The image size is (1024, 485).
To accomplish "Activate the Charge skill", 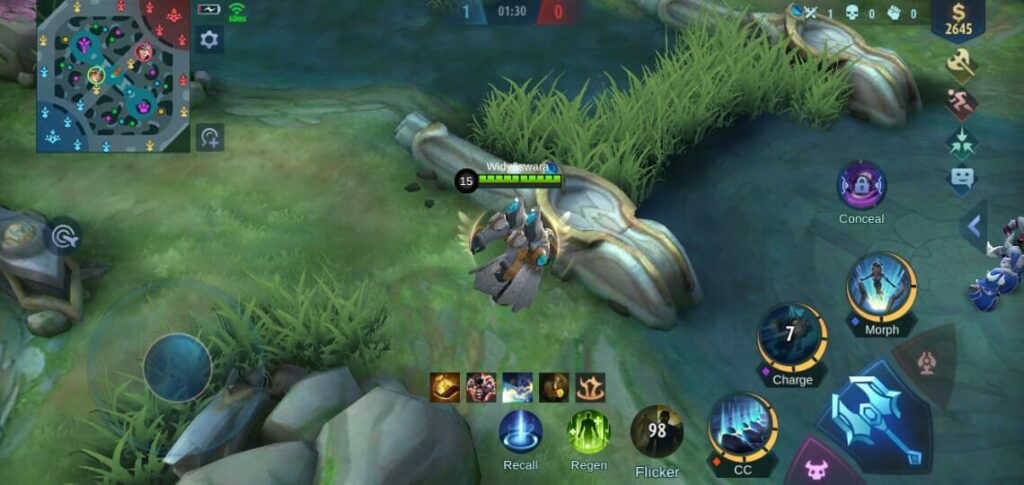I will coord(791,338).
